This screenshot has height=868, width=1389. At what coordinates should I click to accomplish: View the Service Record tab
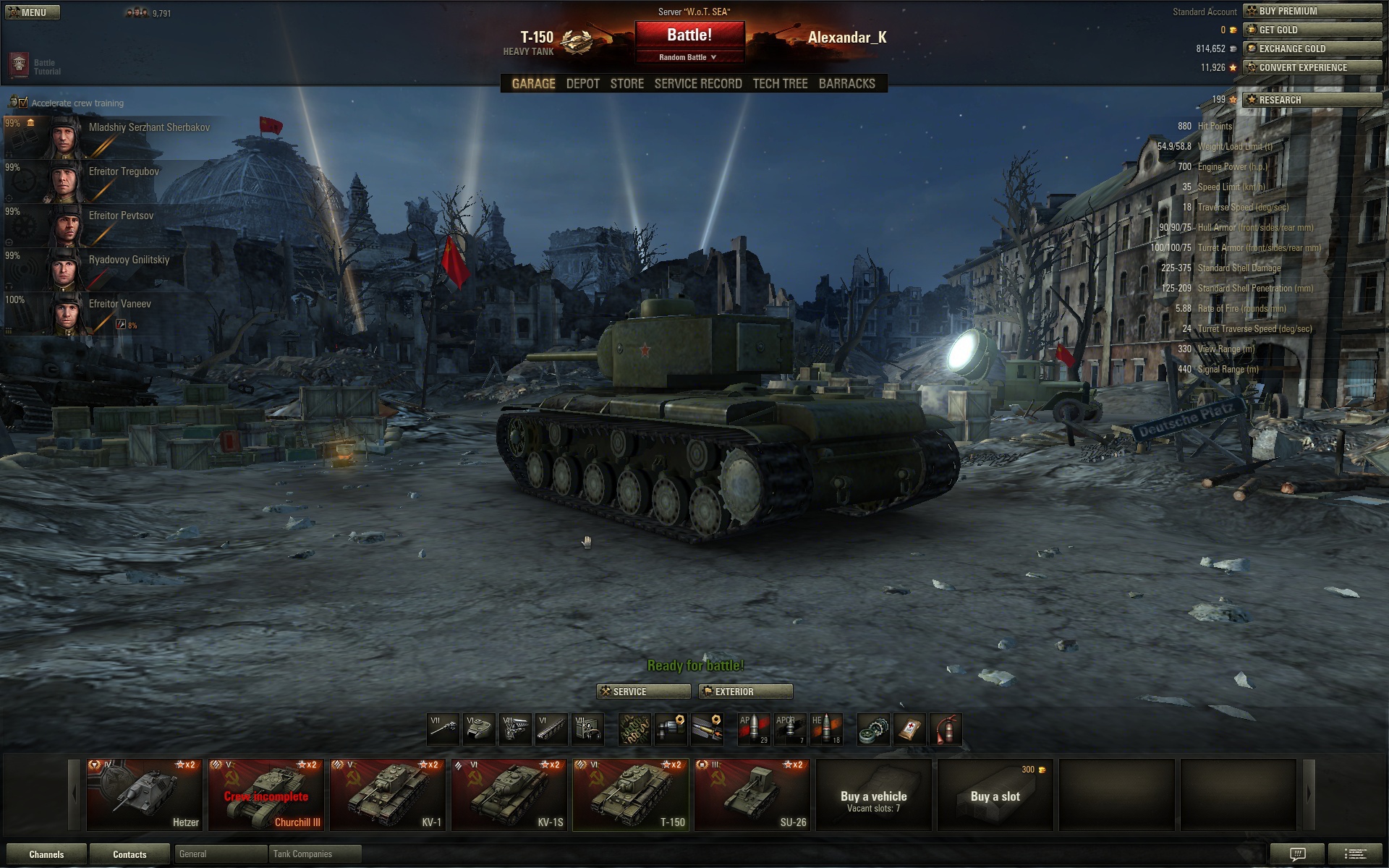tap(697, 84)
